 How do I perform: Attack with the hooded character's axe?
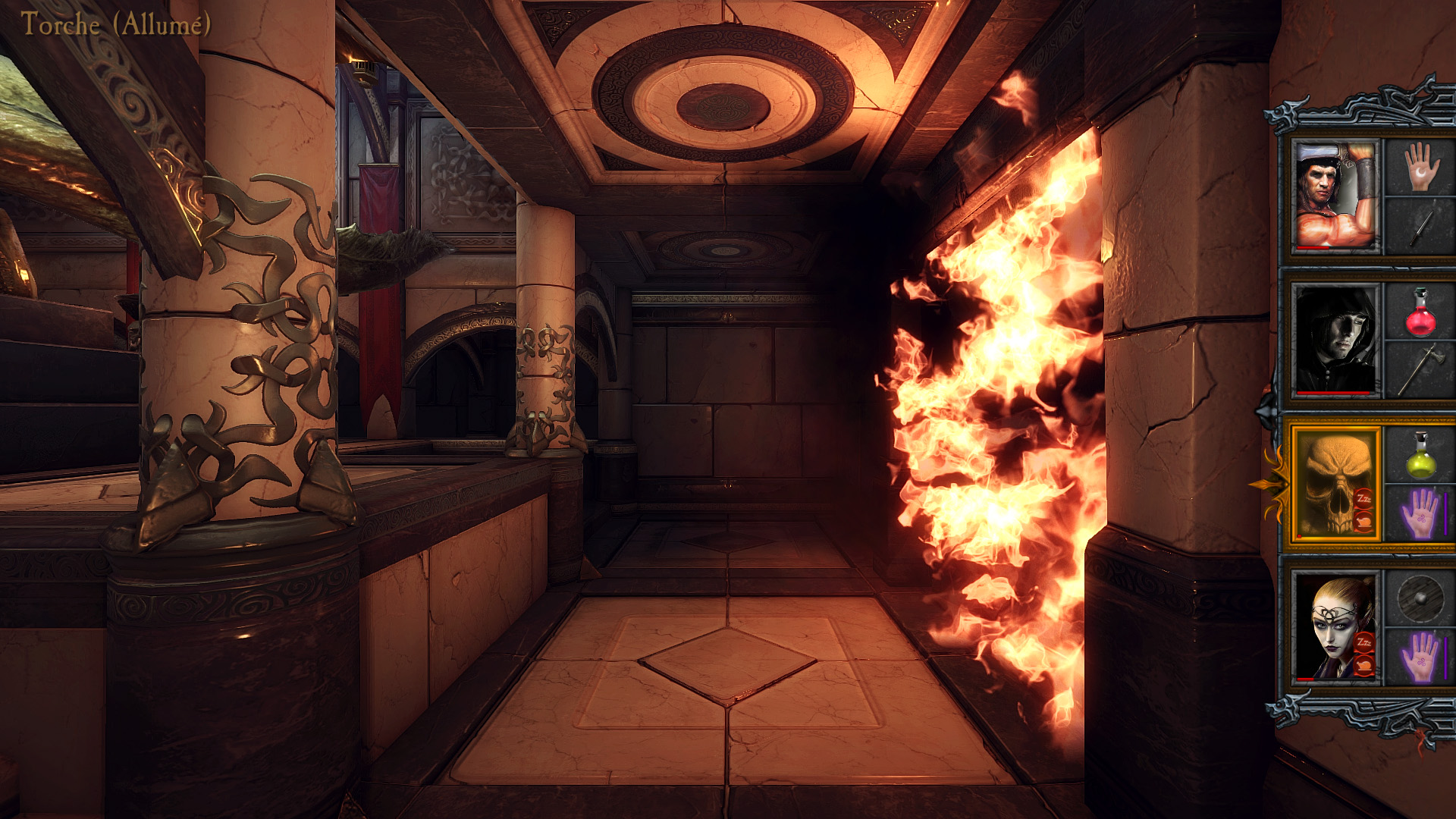[1421, 369]
